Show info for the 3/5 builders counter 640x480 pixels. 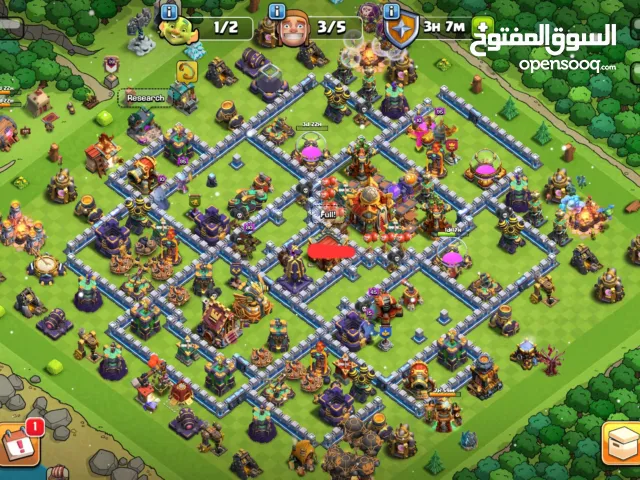pyautogui.click(x=278, y=11)
